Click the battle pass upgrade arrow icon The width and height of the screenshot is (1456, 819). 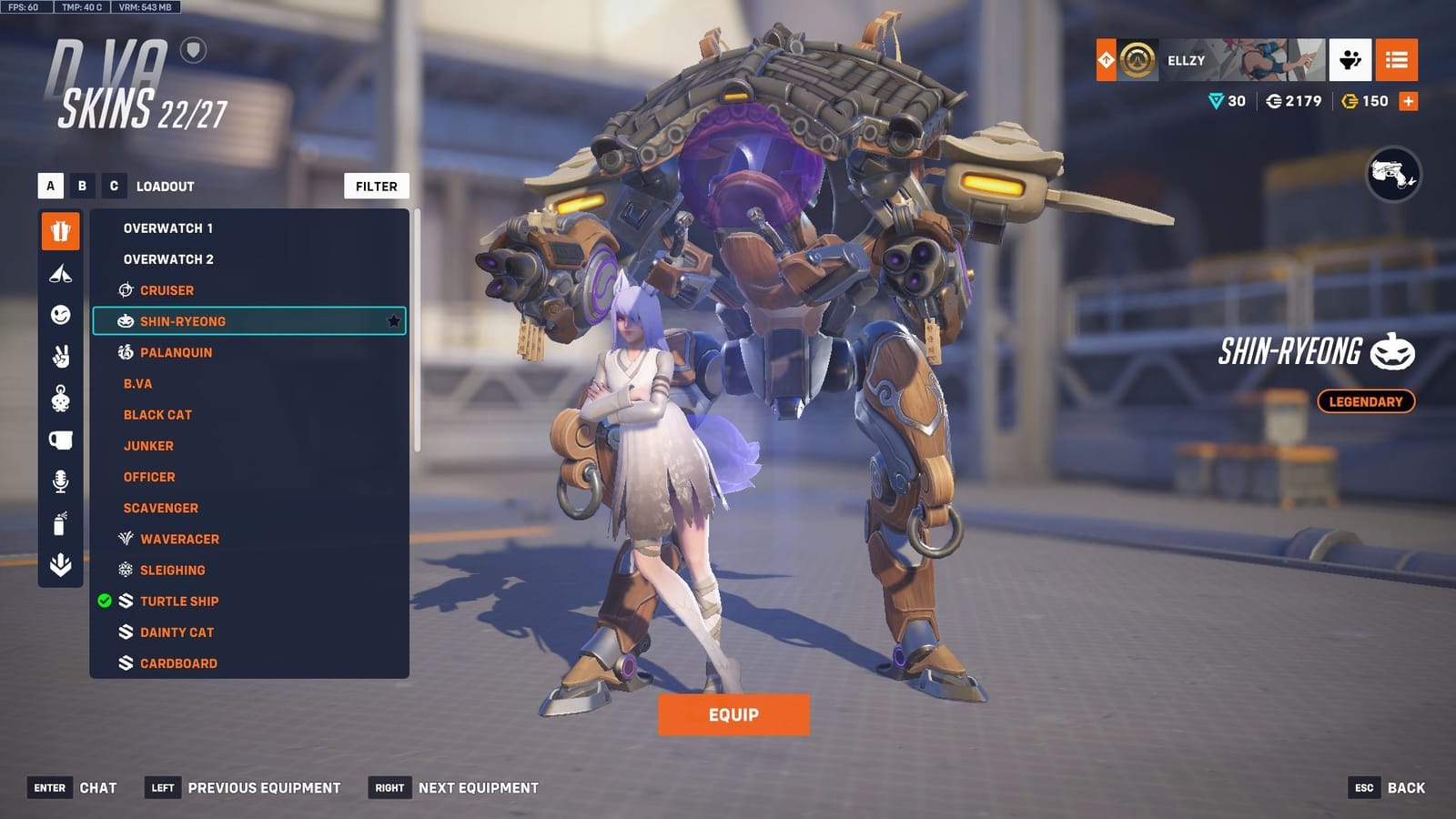pyautogui.click(x=1106, y=61)
